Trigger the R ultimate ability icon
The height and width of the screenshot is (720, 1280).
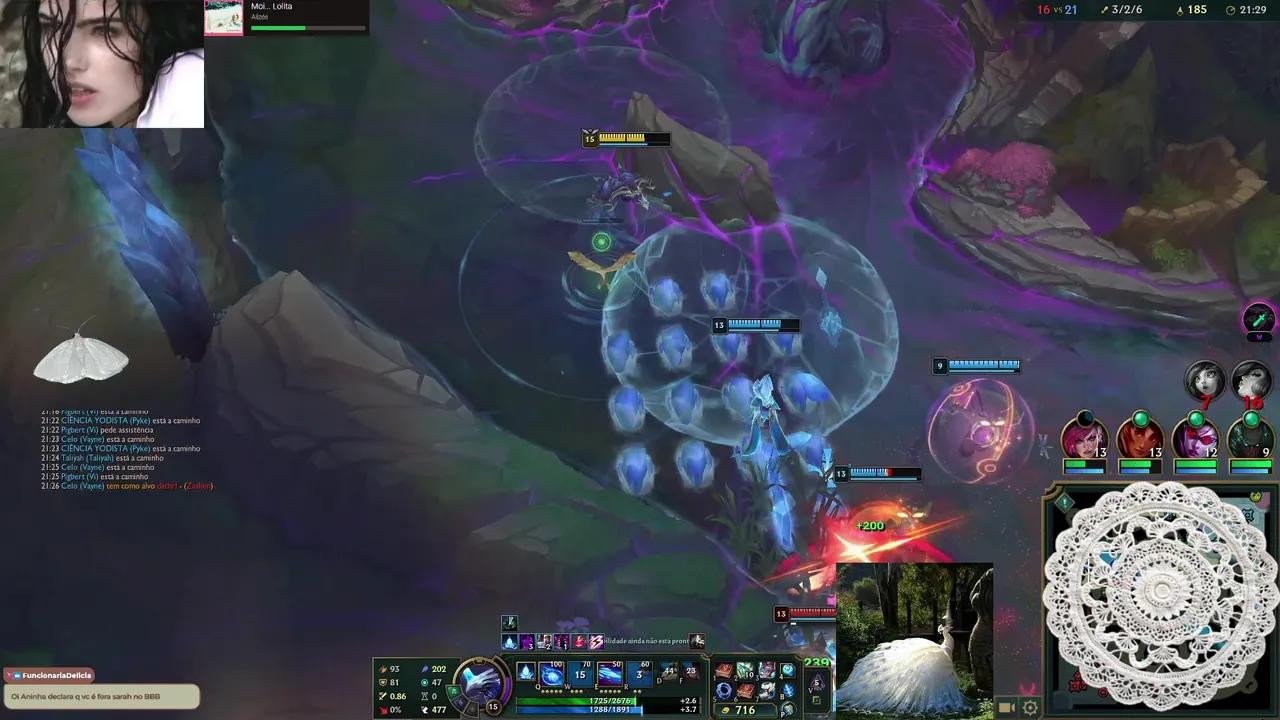638,673
